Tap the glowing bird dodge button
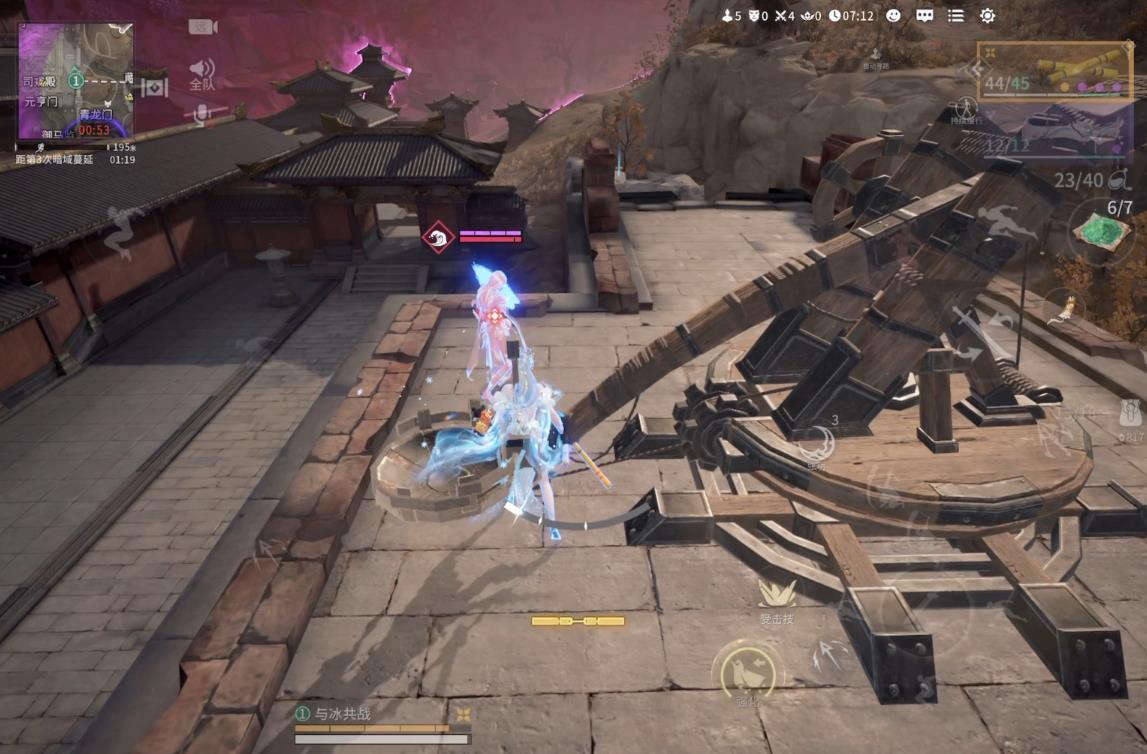Viewport: 1147px width, 754px height. coord(747,673)
